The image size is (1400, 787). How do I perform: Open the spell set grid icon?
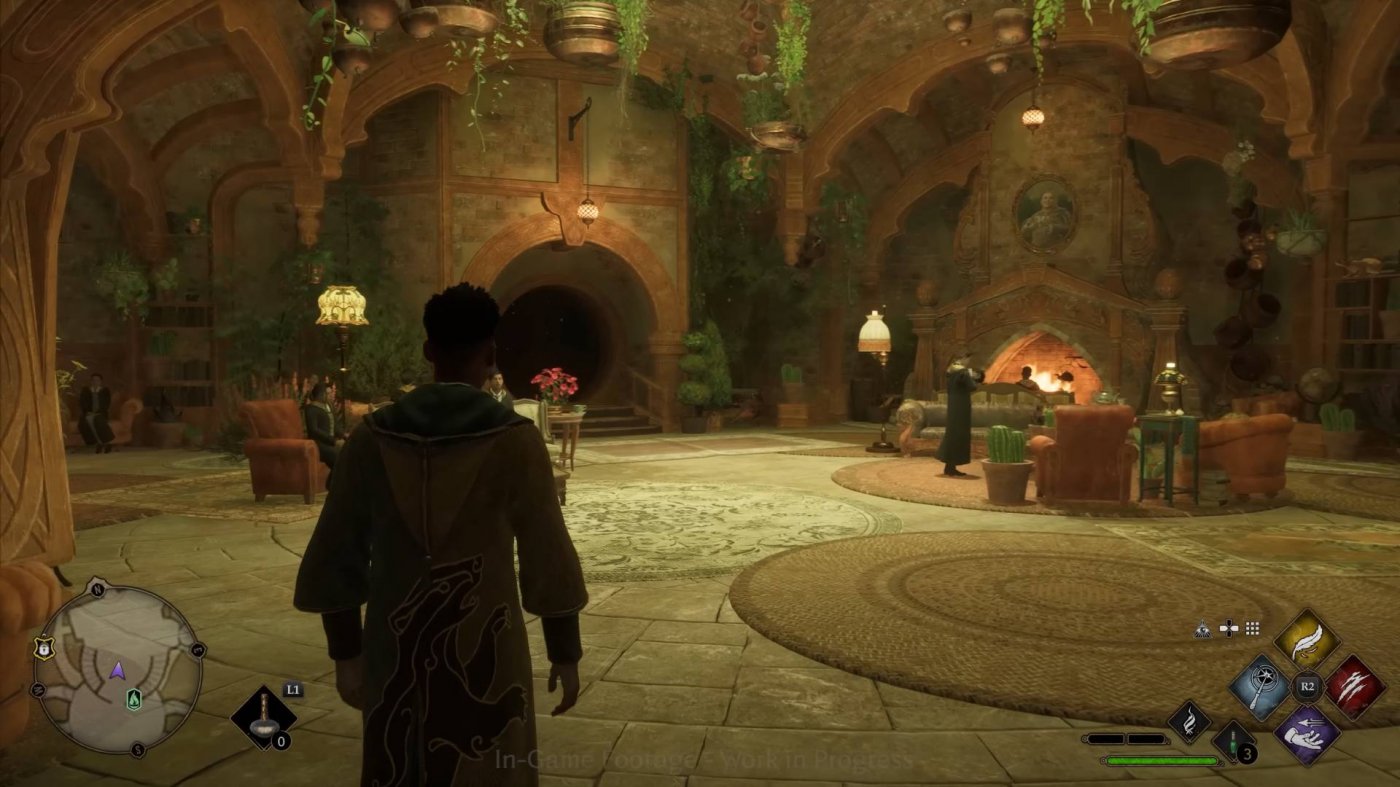click(1252, 628)
